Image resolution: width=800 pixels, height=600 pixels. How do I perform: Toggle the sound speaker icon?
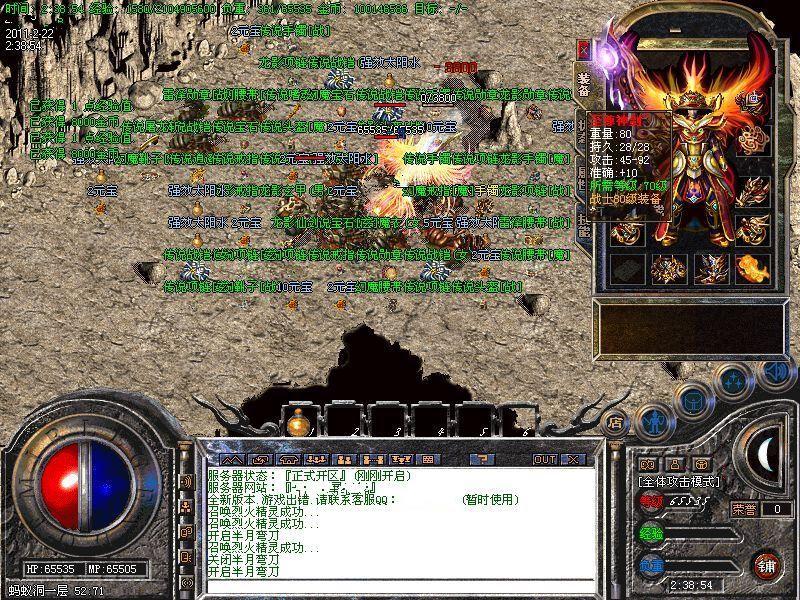point(775,372)
